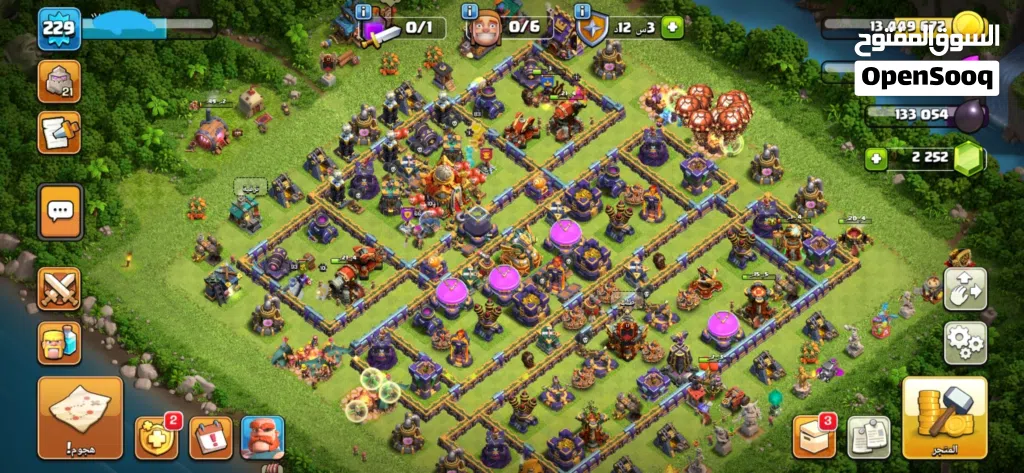
Task: Open the pinned notes paper icon
Action: [x=869, y=437]
